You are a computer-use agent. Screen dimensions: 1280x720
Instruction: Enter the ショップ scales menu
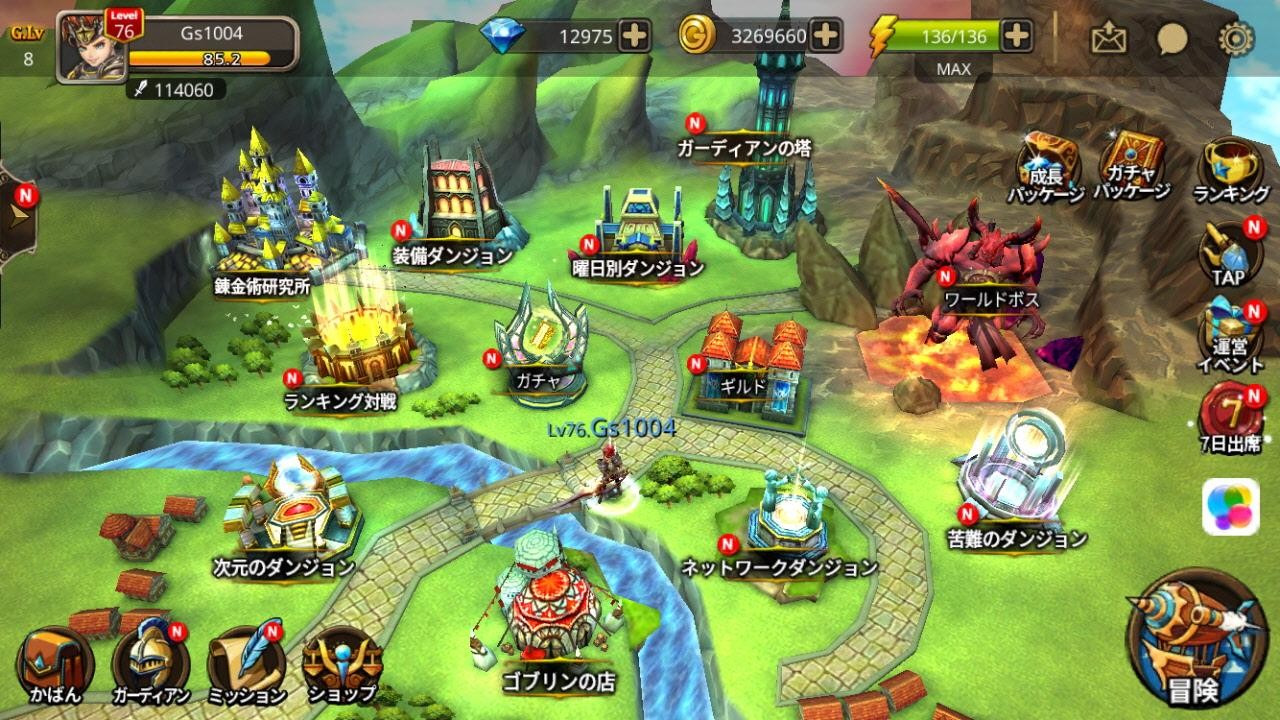point(342,663)
